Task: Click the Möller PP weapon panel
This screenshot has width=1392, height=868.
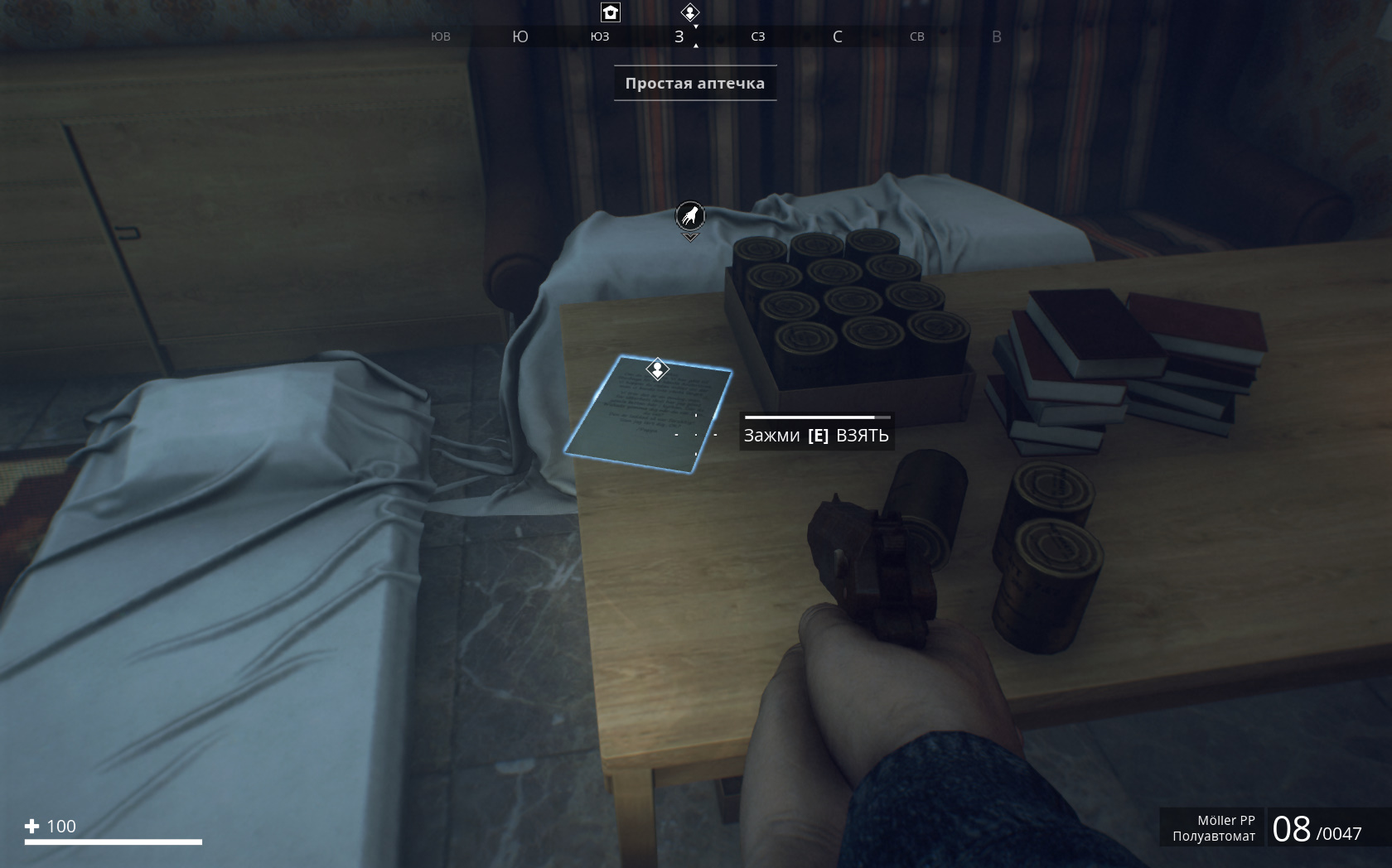Action: point(1213,827)
